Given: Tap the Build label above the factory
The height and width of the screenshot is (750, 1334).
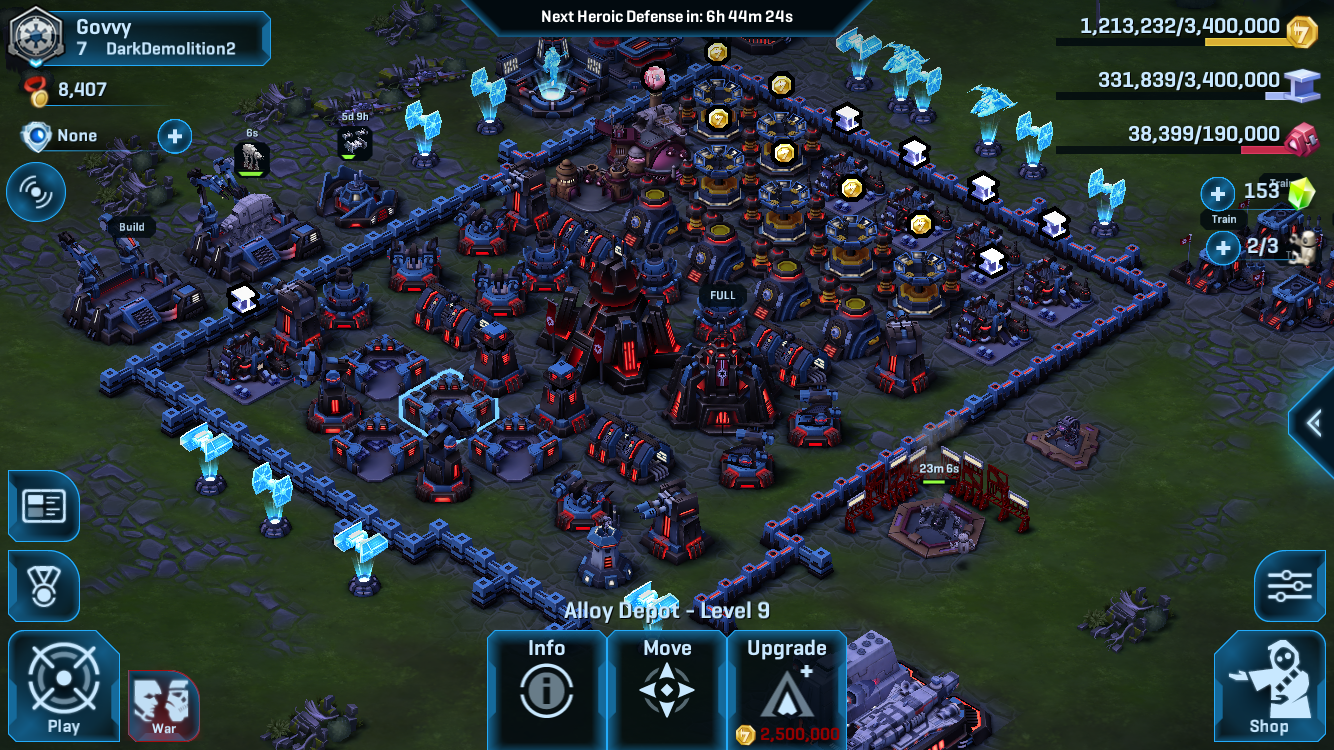Looking at the screenshot, I should (x=132, y=227).
